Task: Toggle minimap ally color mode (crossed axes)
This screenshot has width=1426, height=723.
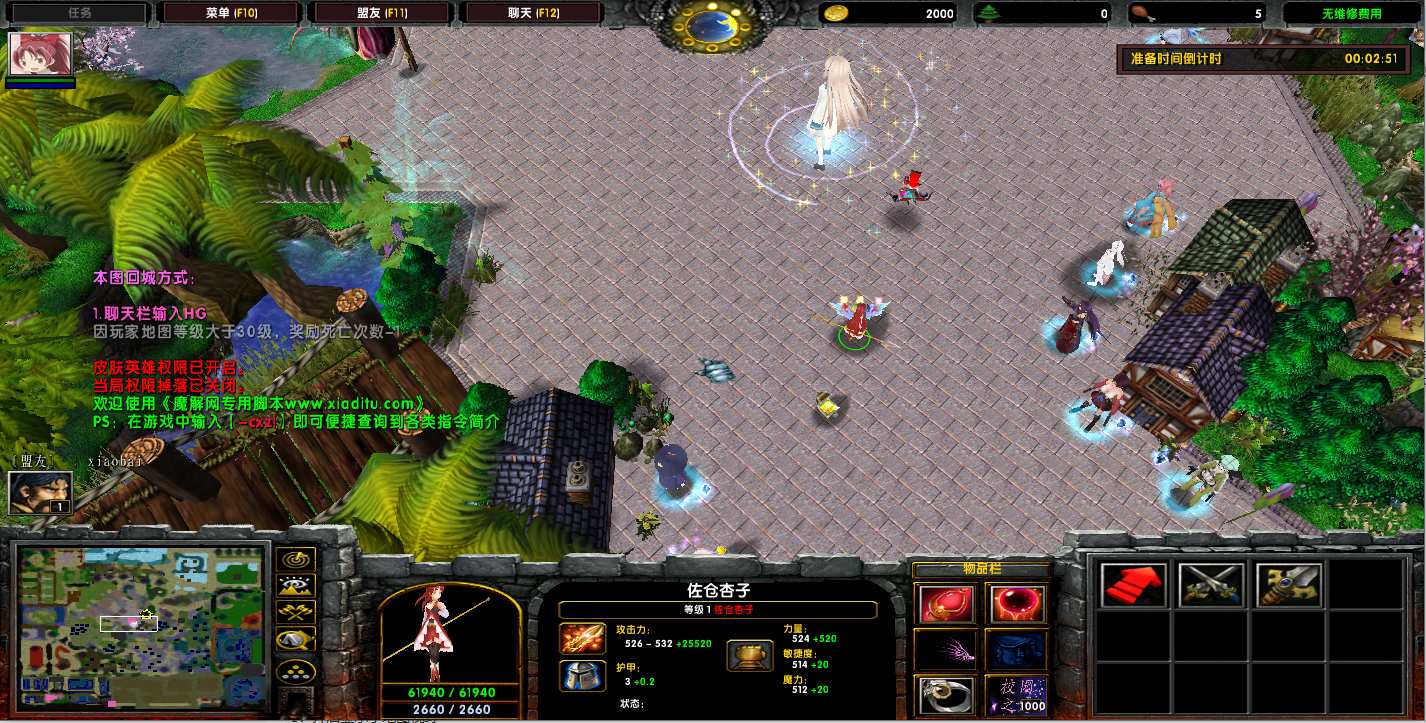Action: (x=296, y=612)
